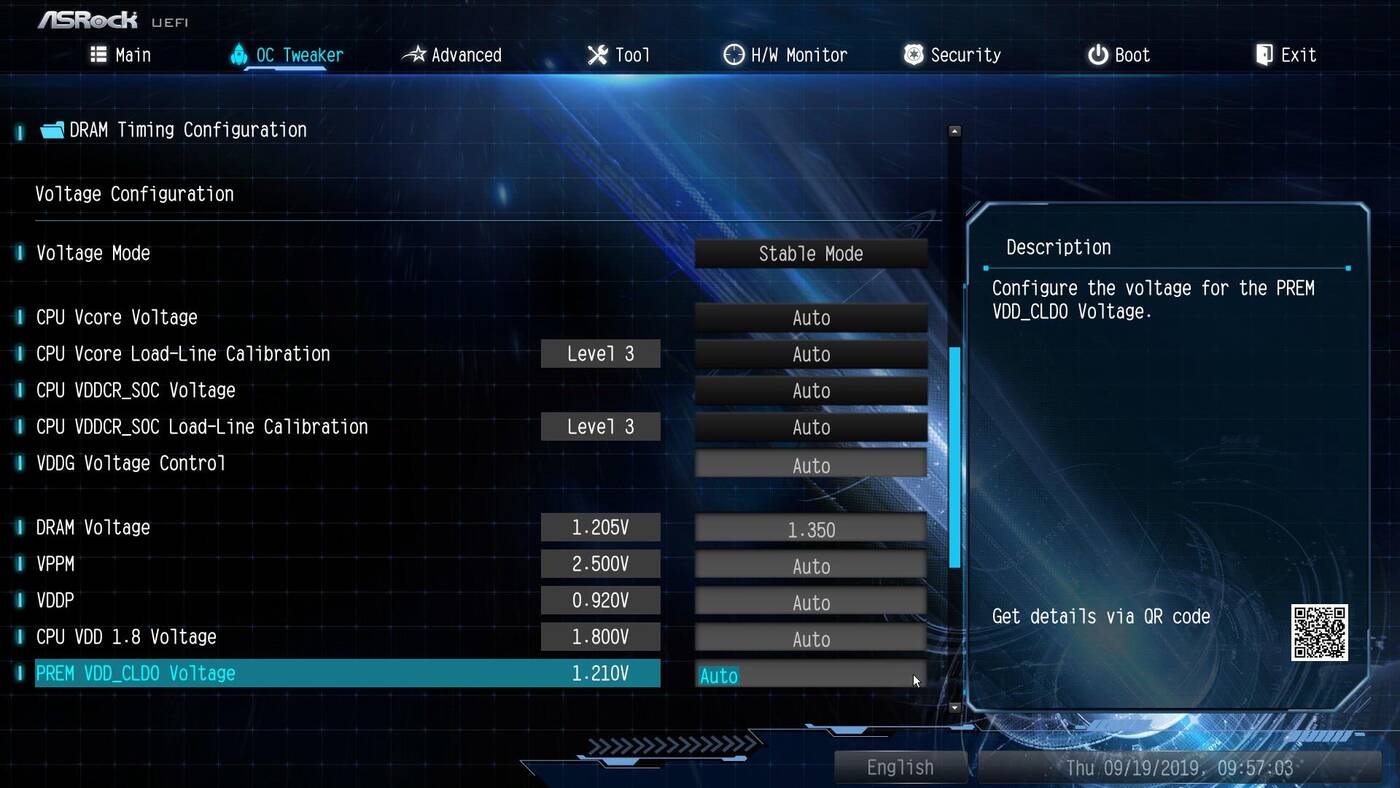
Task: Select the Exit tab
Action: pos(1286,55)
